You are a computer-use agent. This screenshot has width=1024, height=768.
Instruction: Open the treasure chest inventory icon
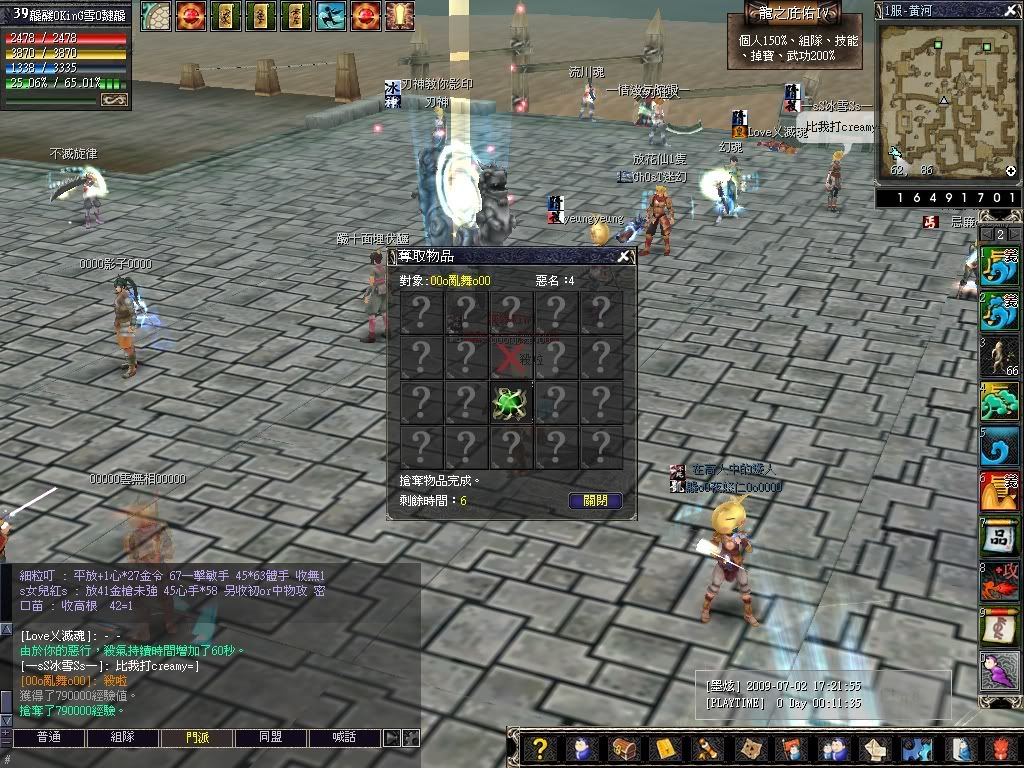[x=624, y=749]
